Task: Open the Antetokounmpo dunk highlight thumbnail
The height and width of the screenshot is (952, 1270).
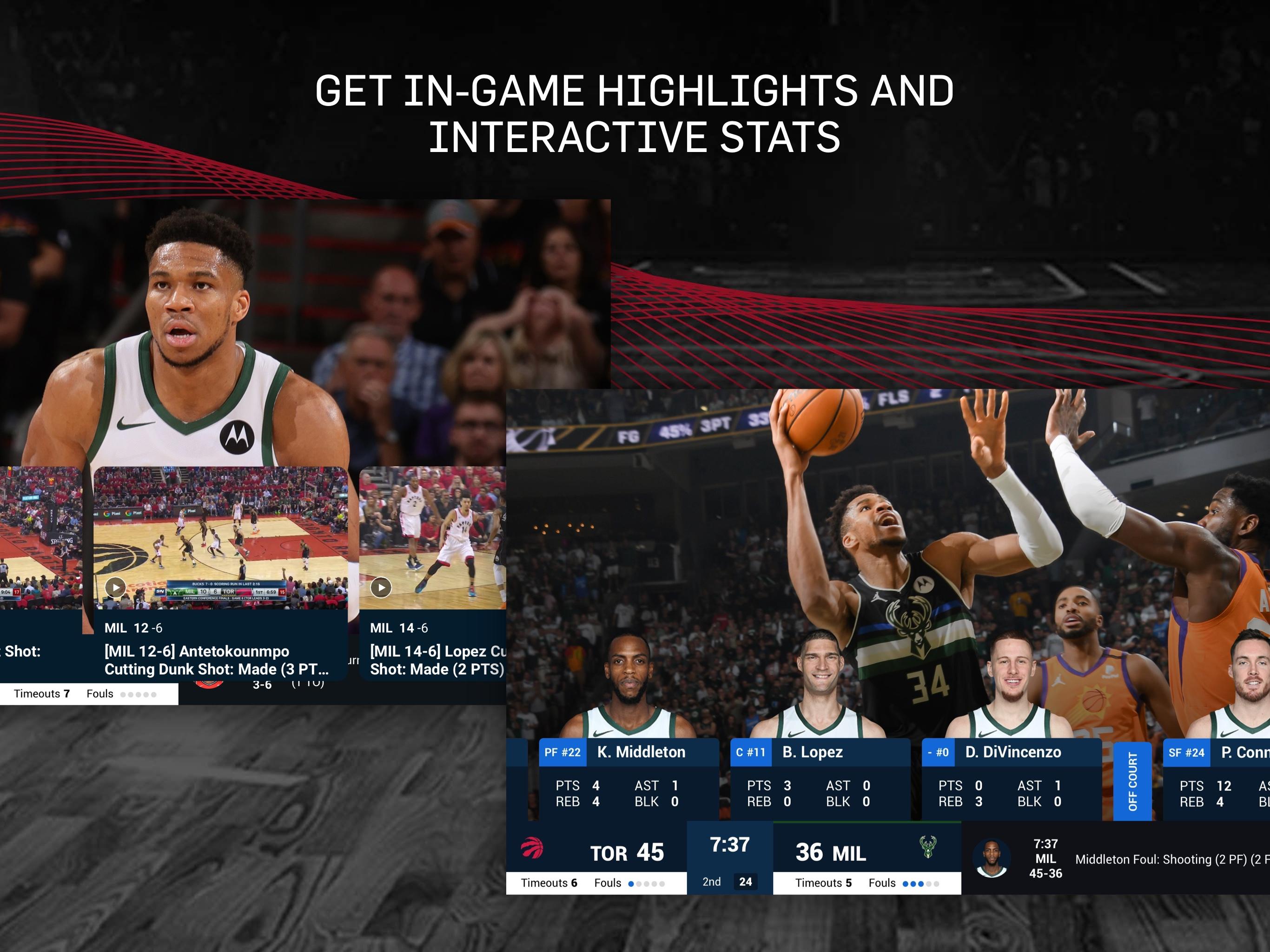Action: point(220,537)
